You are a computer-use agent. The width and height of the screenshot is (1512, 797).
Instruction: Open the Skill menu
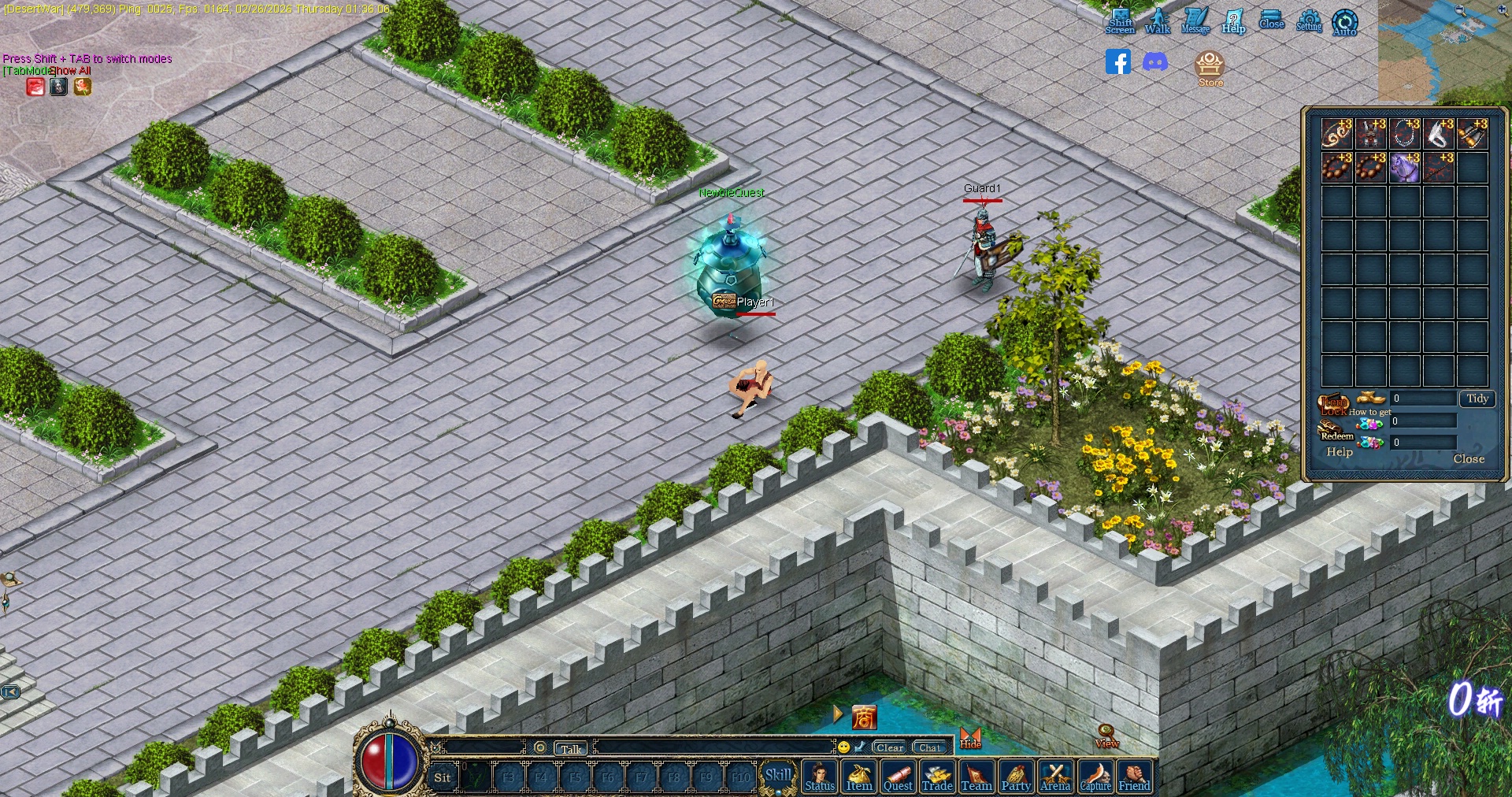pyautogui.click(x=778, y=775)
